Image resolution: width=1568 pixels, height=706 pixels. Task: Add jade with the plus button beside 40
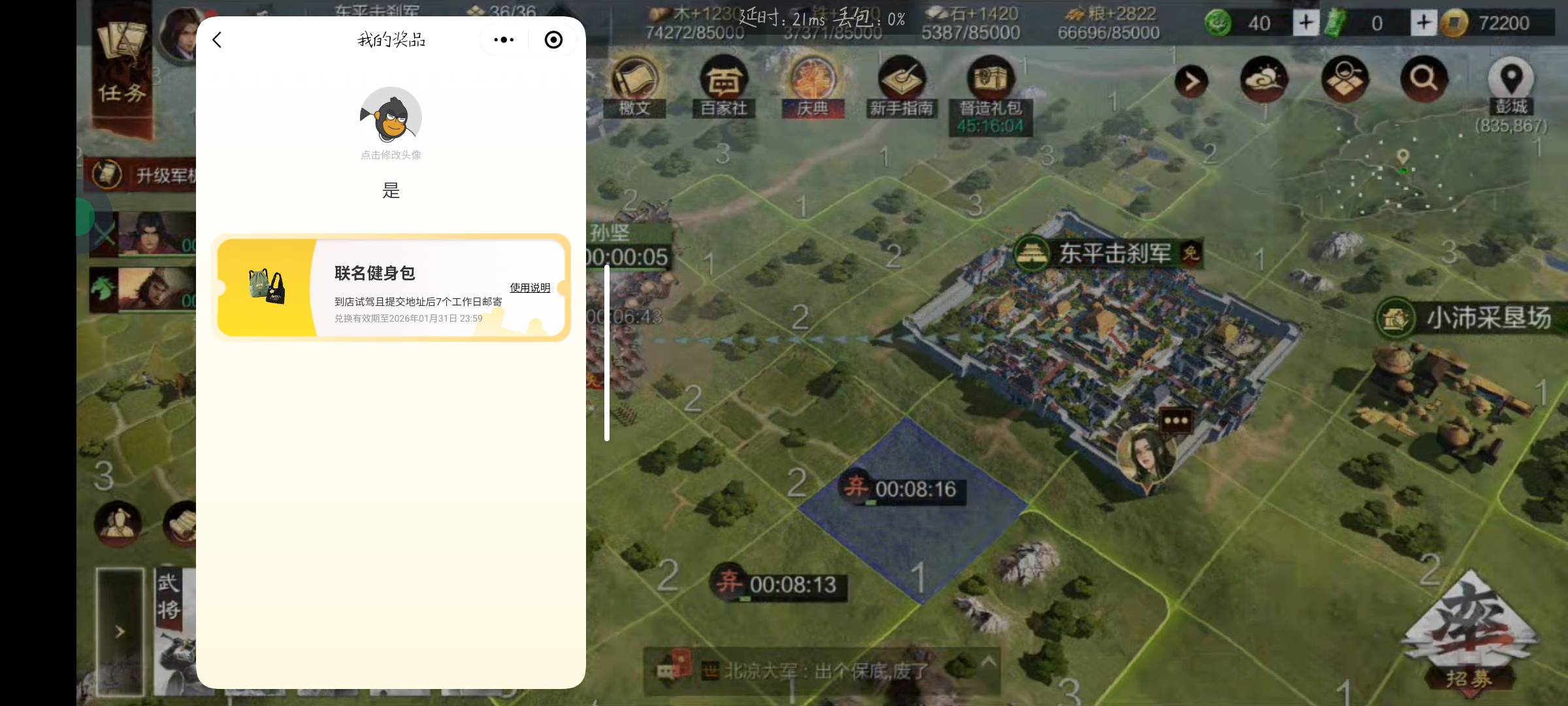pos(1305,24)
